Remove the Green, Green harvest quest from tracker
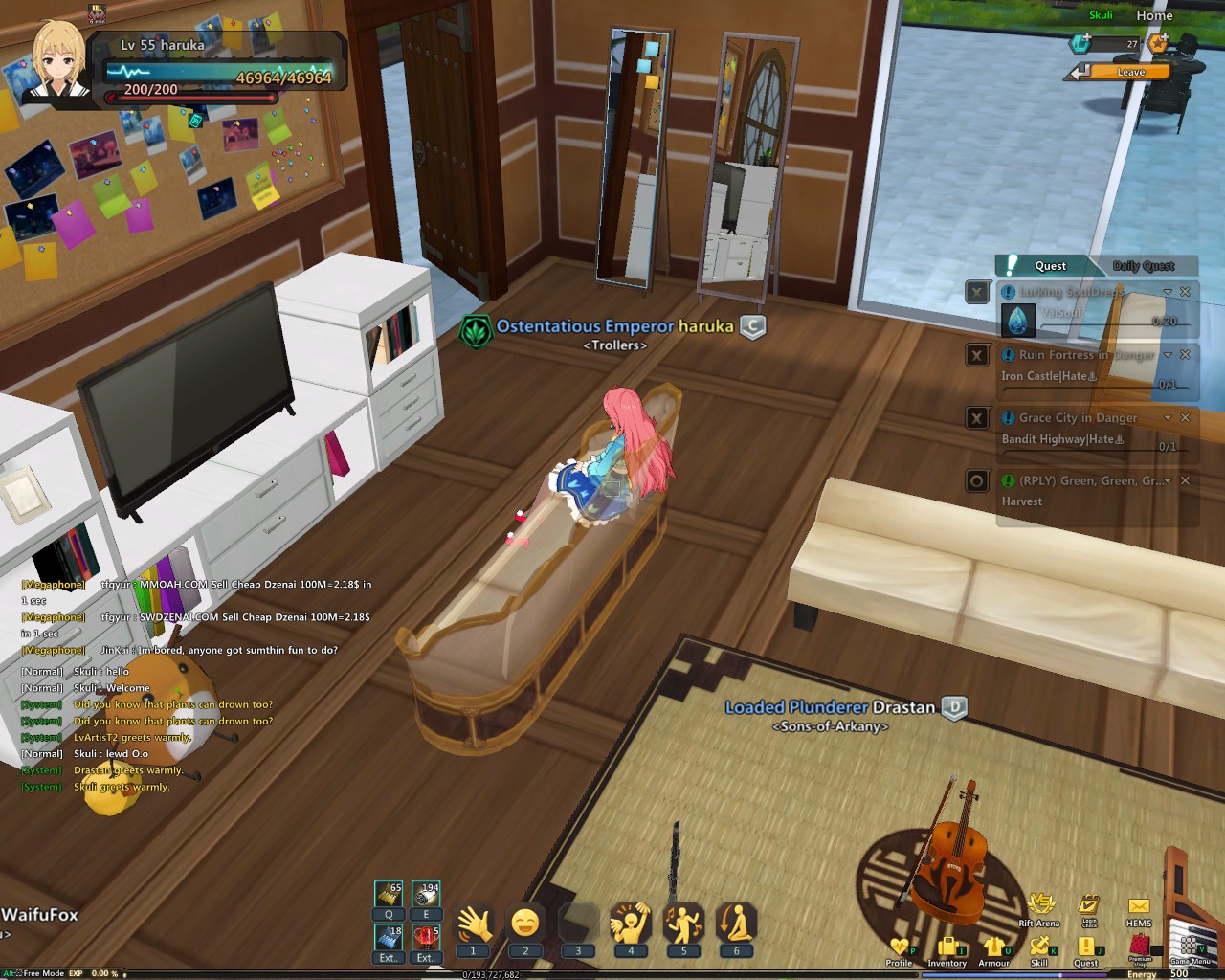 (x=1185, y=480)
